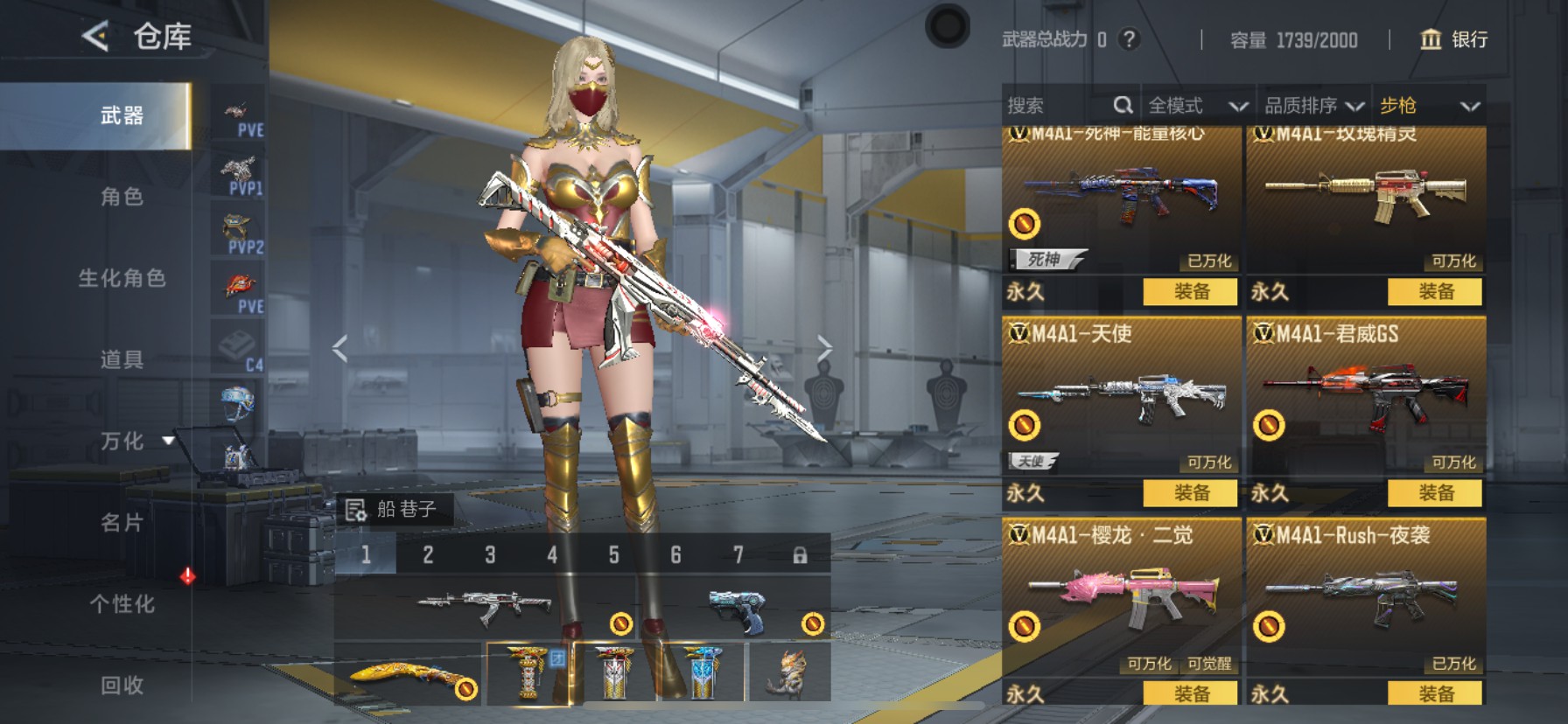The image size is (1568, 724).
Task: Equip the M4A1-天使 rifle
Action: point(1190,493)
